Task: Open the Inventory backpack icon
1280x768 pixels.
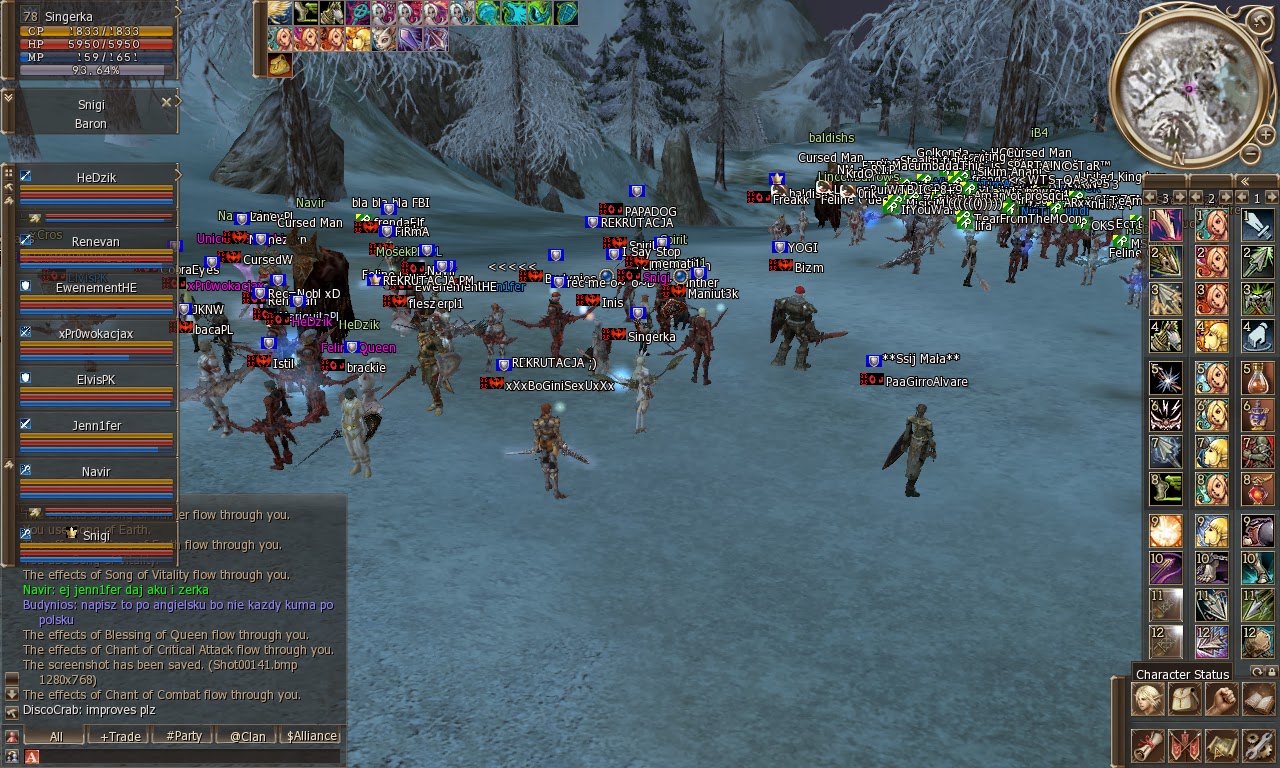Action: point(1184,698)
